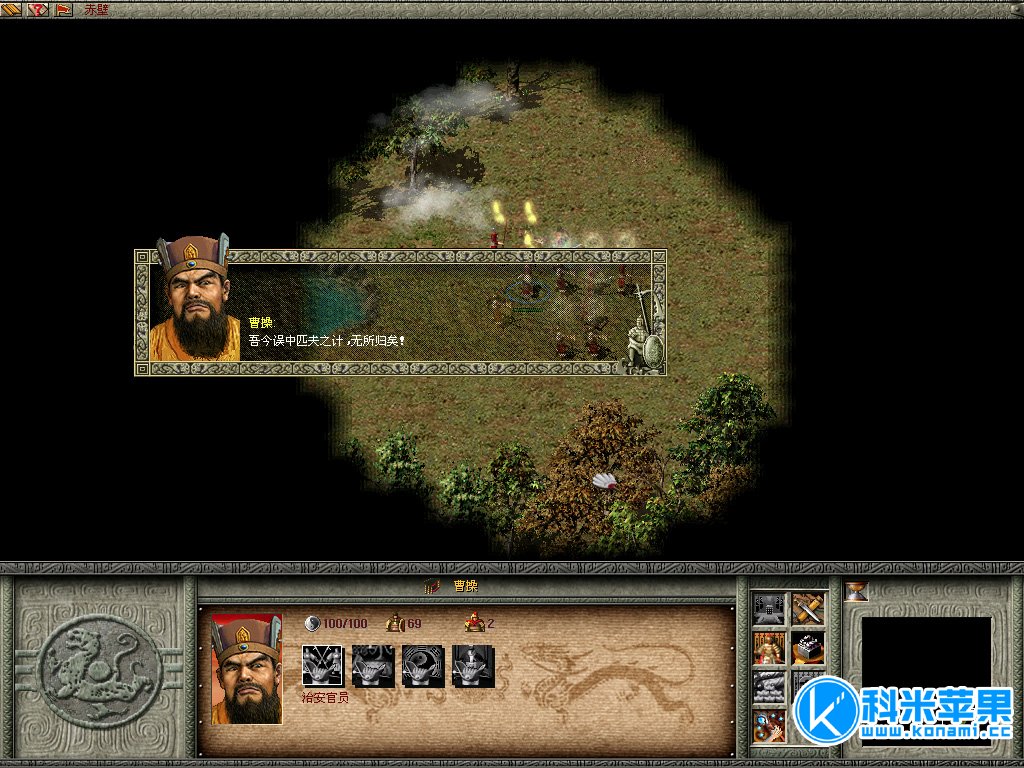Click the red question mark help icon
Viewport: 1024px width, 768px height.
39,9
